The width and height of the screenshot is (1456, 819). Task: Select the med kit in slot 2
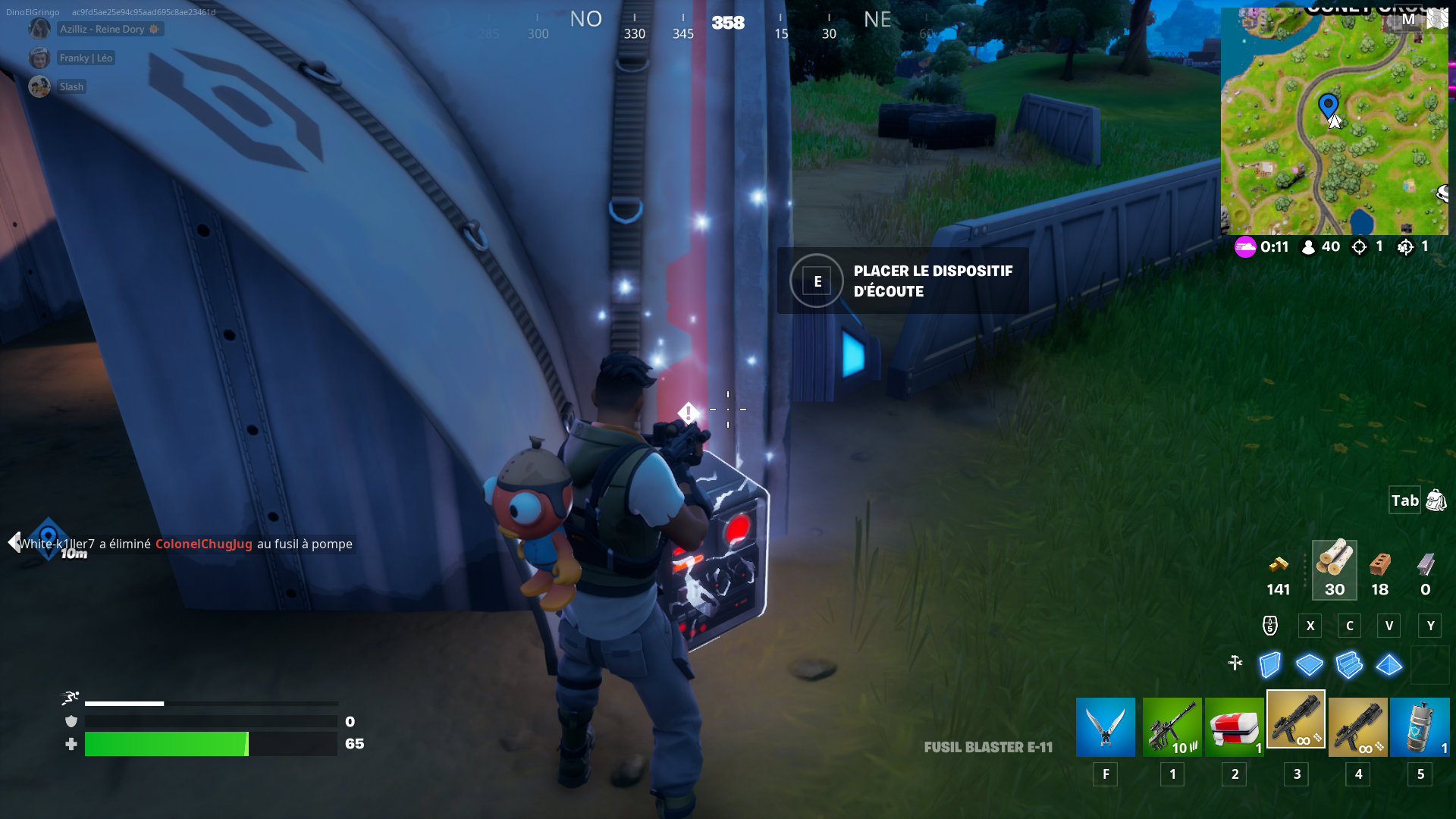[x=1235, y=726]
